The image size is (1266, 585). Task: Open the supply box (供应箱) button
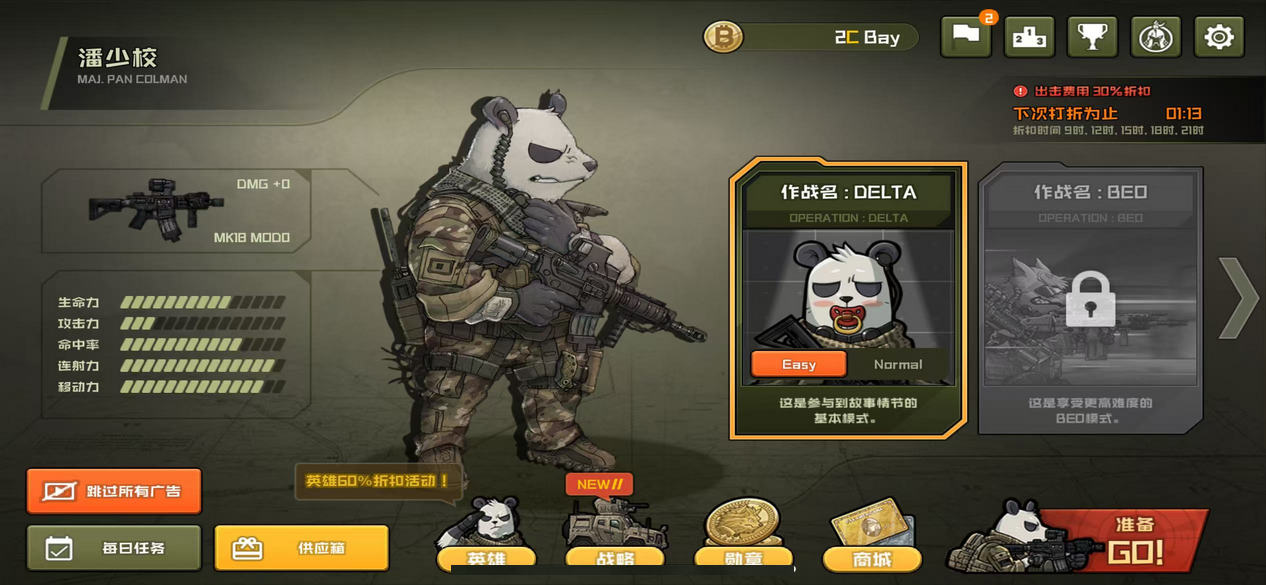coord(301,548)
